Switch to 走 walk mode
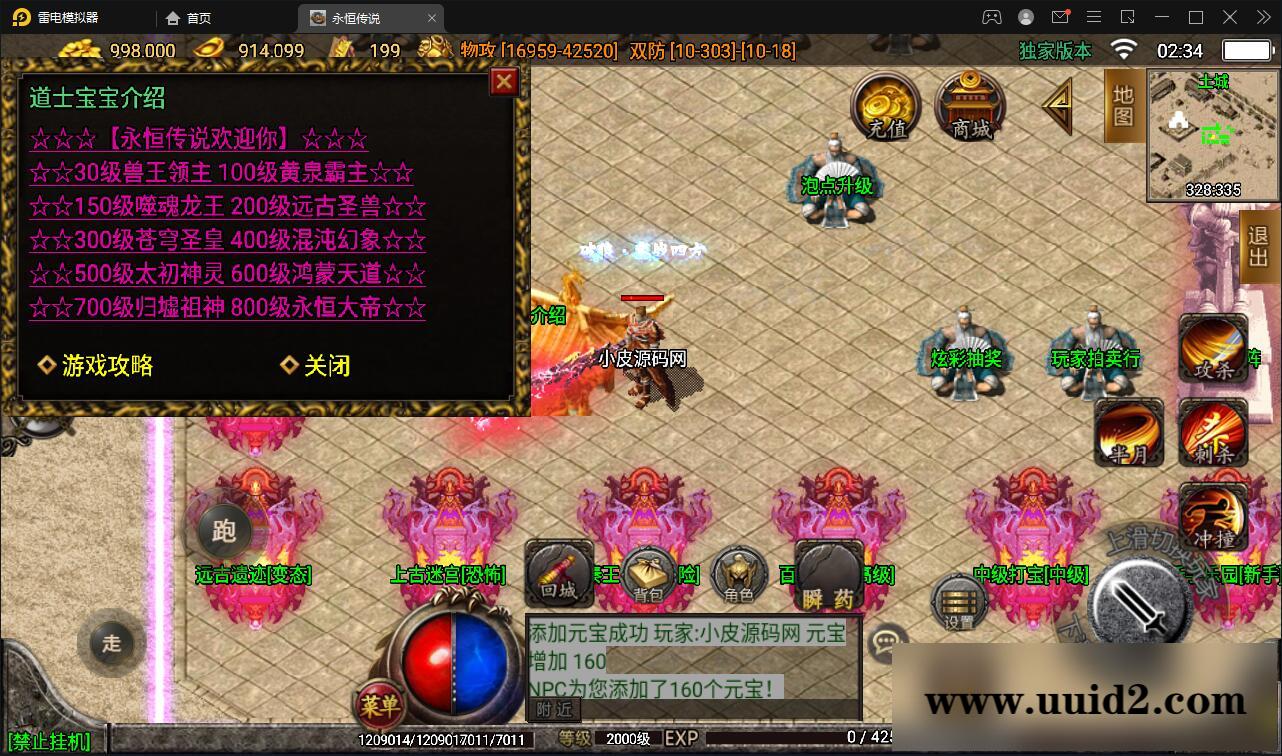The width and height of the screenshot is (1282, 756). point(110,644)
